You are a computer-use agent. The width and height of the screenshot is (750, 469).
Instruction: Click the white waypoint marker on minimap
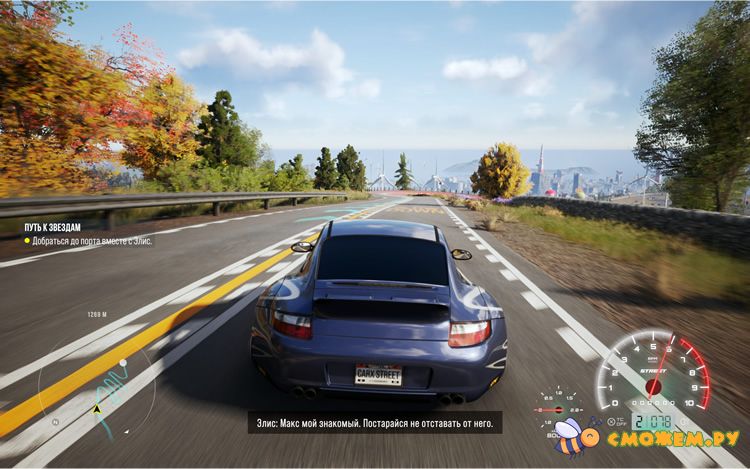click(125, 362)
